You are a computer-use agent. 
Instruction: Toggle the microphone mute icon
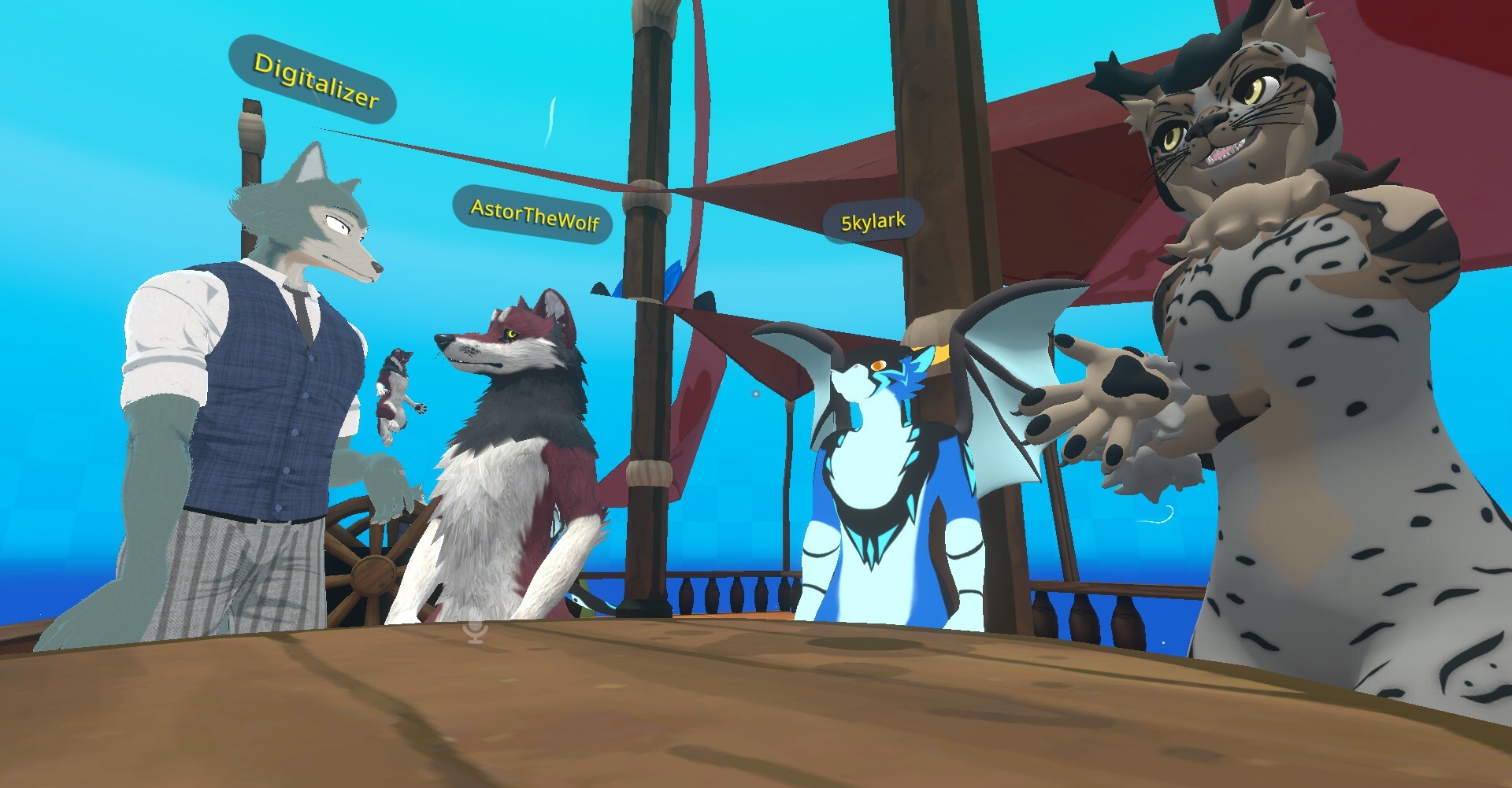point(475,630)
